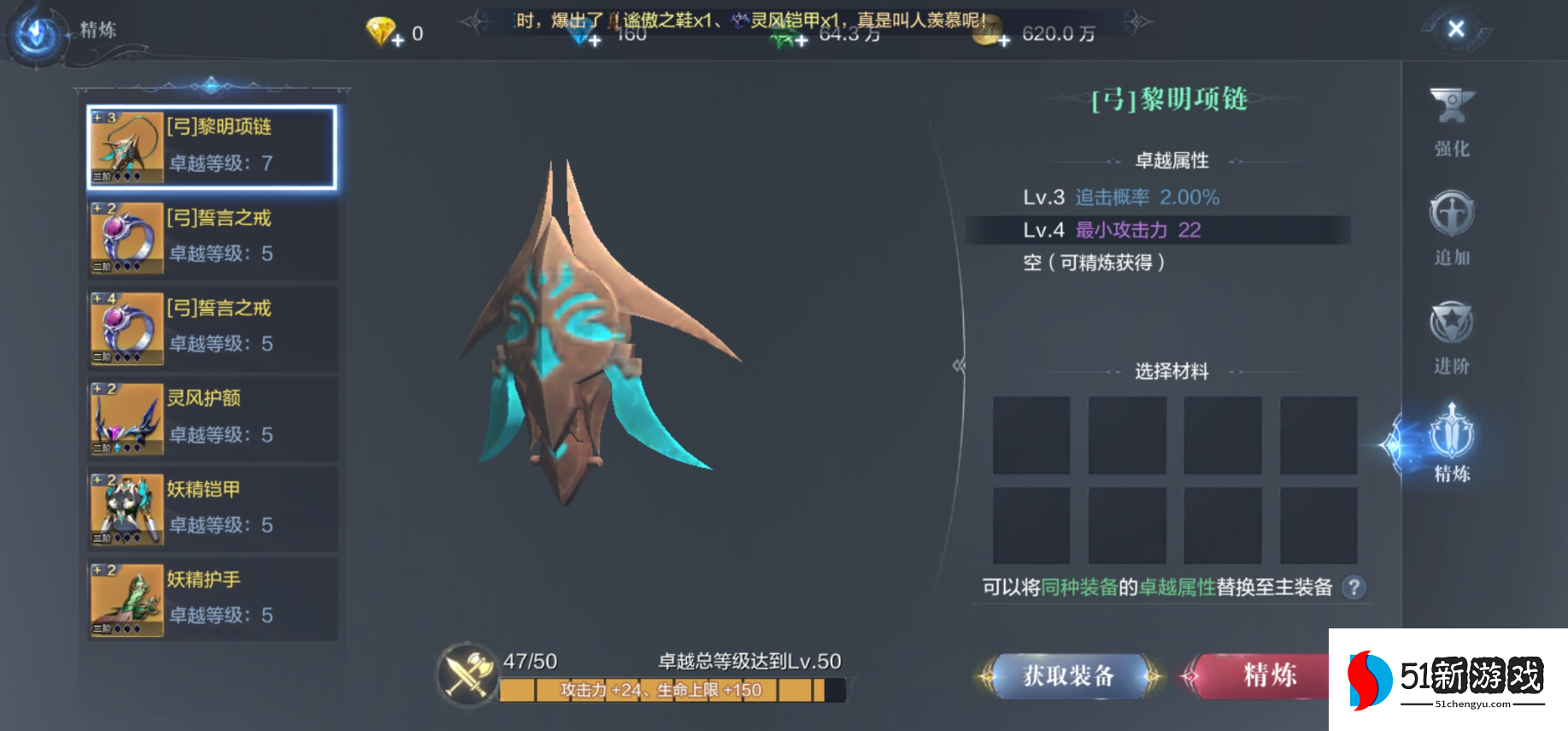Collapse the panel with the side arrow

(959, 366)
